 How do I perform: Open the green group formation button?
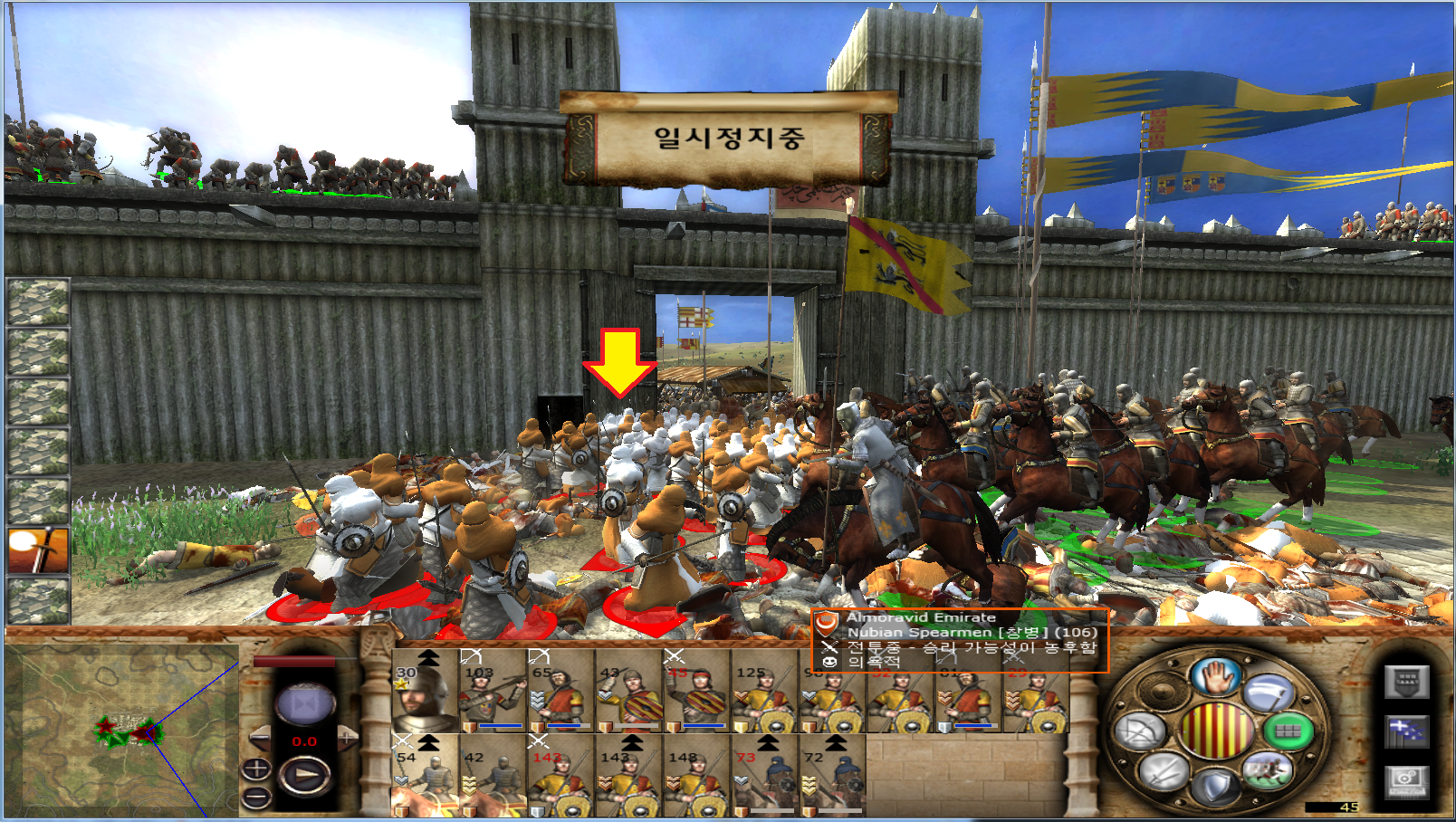click(x=1287, y=731)
